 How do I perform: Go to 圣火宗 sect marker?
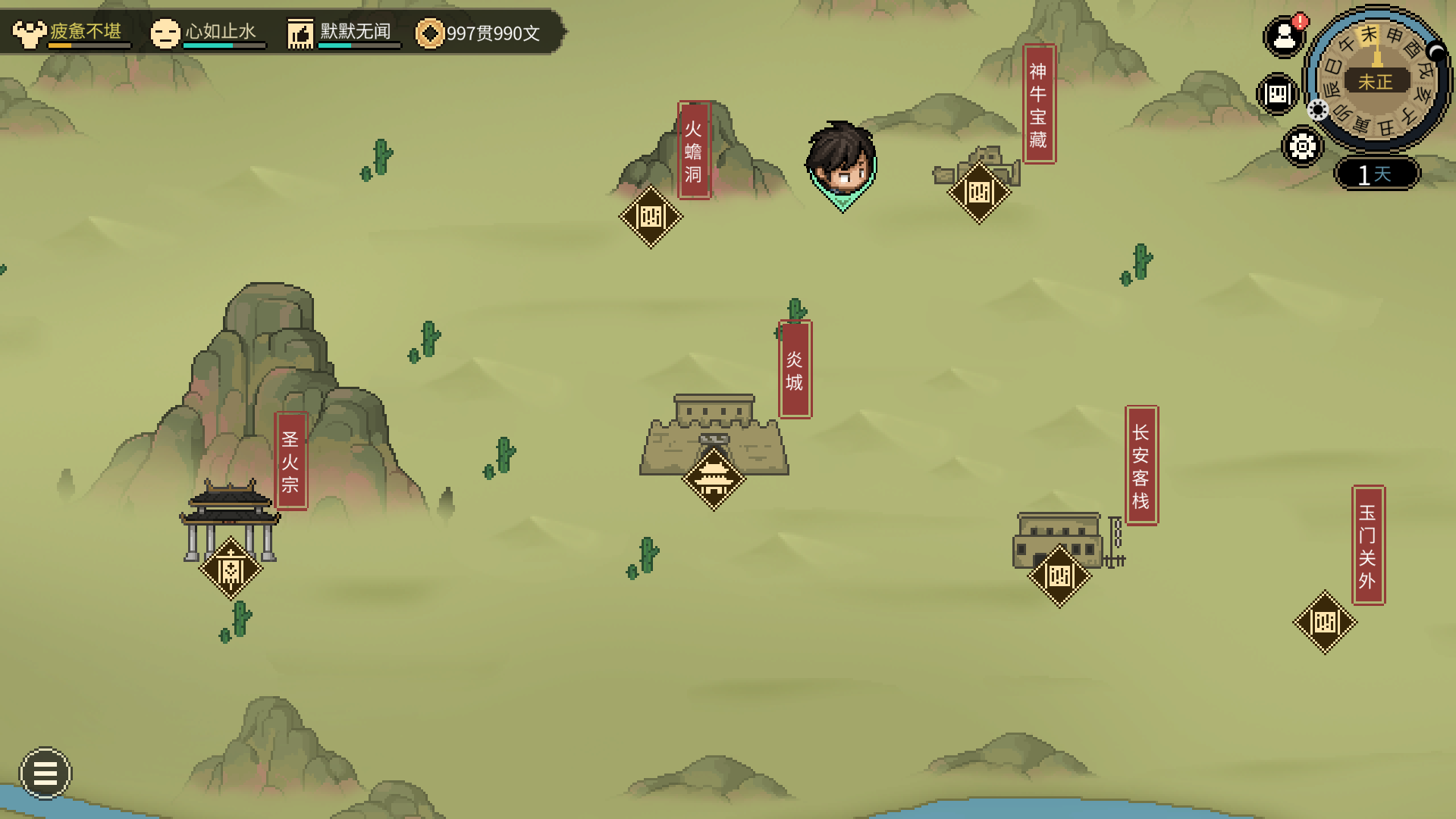pyautogui.click(x=231, y=569)
